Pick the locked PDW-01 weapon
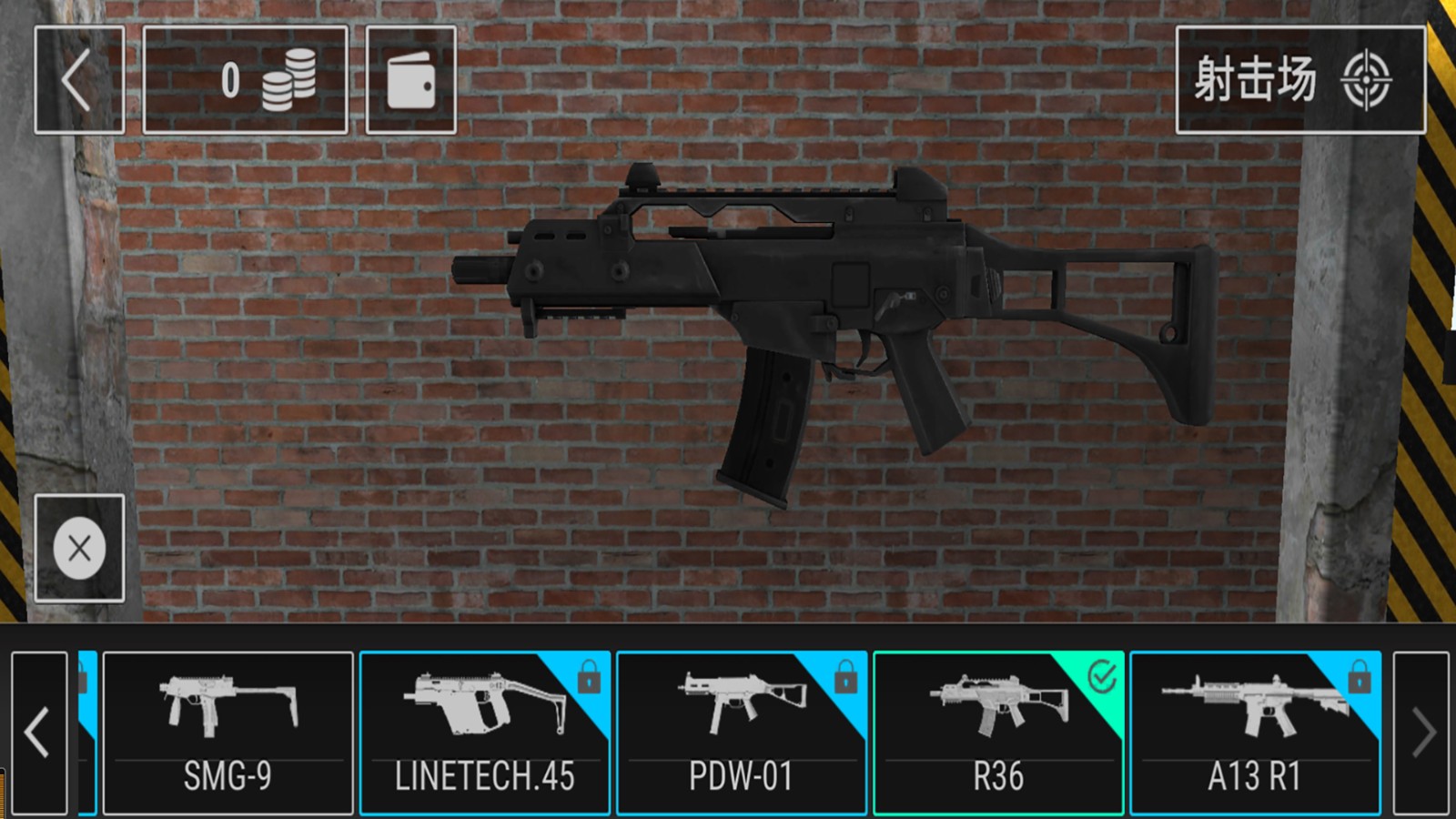This screenshot has width=1456, height=819. point(741,733)
